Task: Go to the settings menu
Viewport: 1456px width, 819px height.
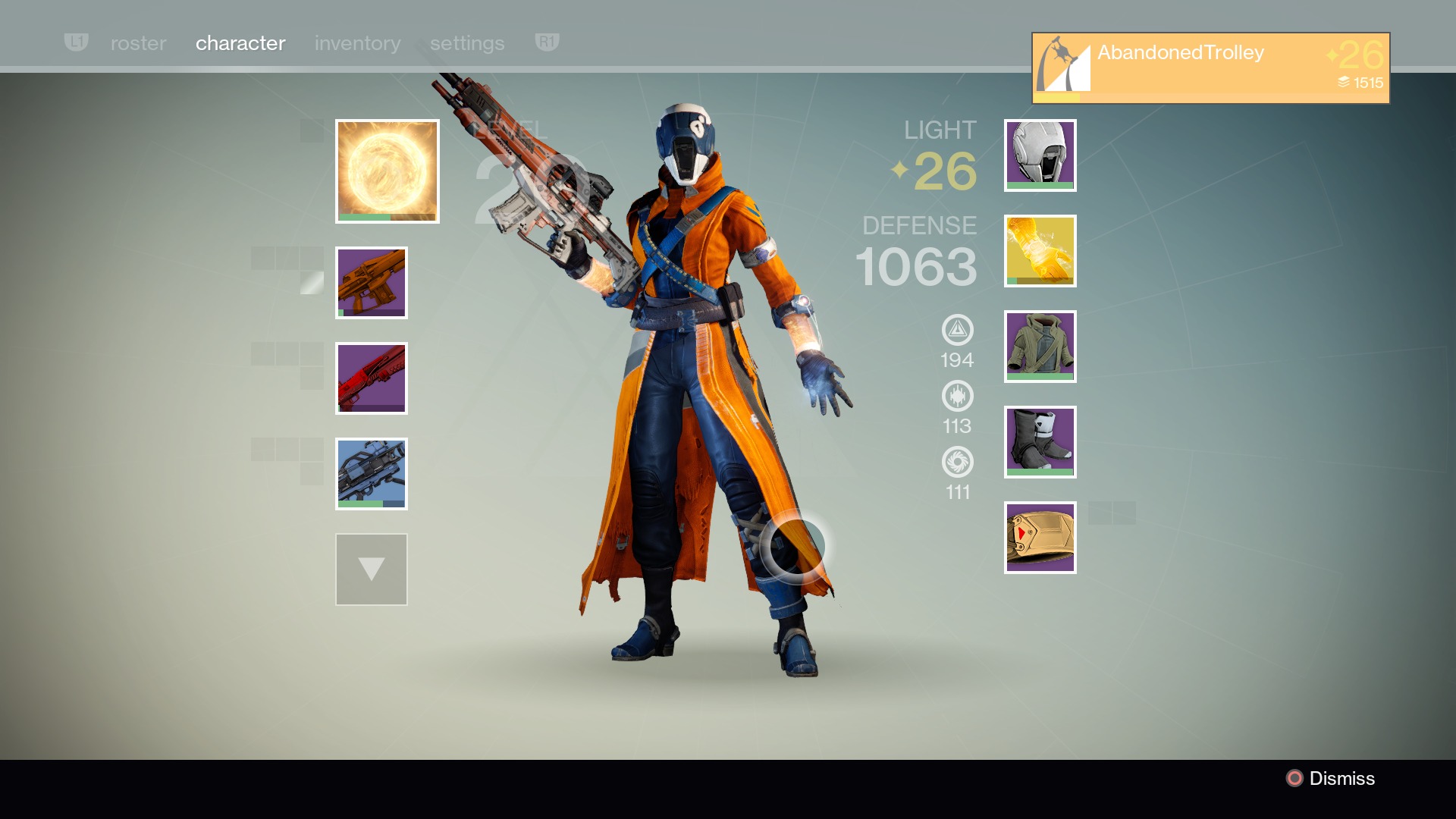Action: [x=467, y=43]
